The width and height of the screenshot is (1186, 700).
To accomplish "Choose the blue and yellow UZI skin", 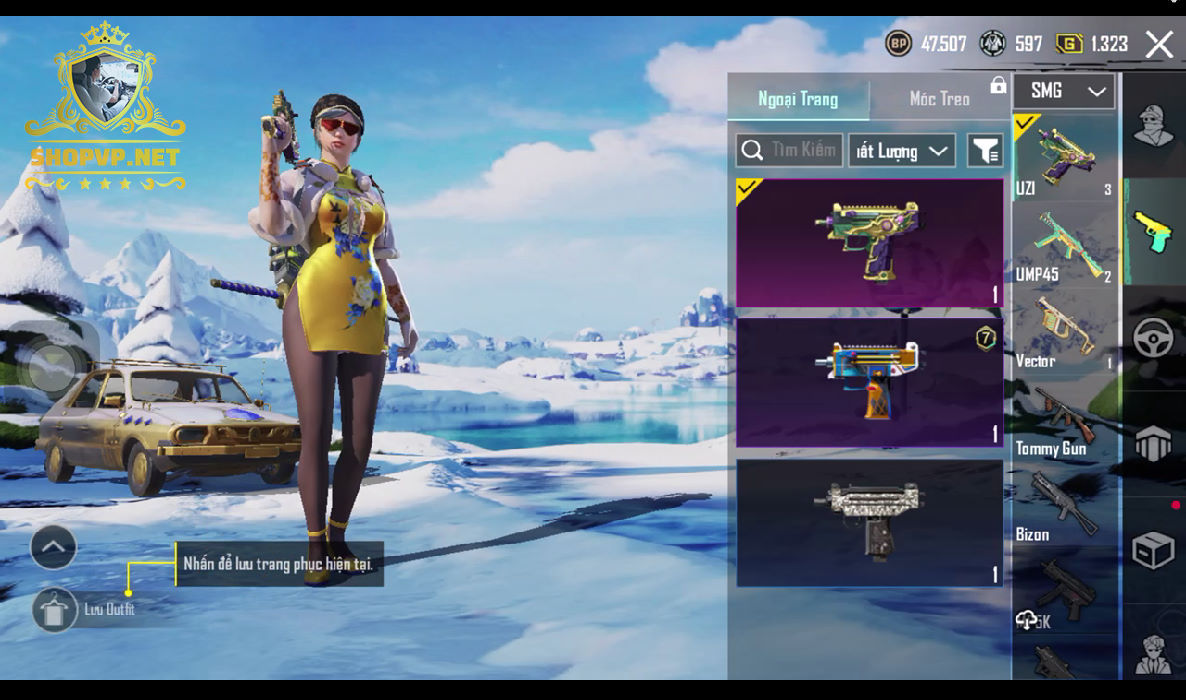I will click(869, 382).
